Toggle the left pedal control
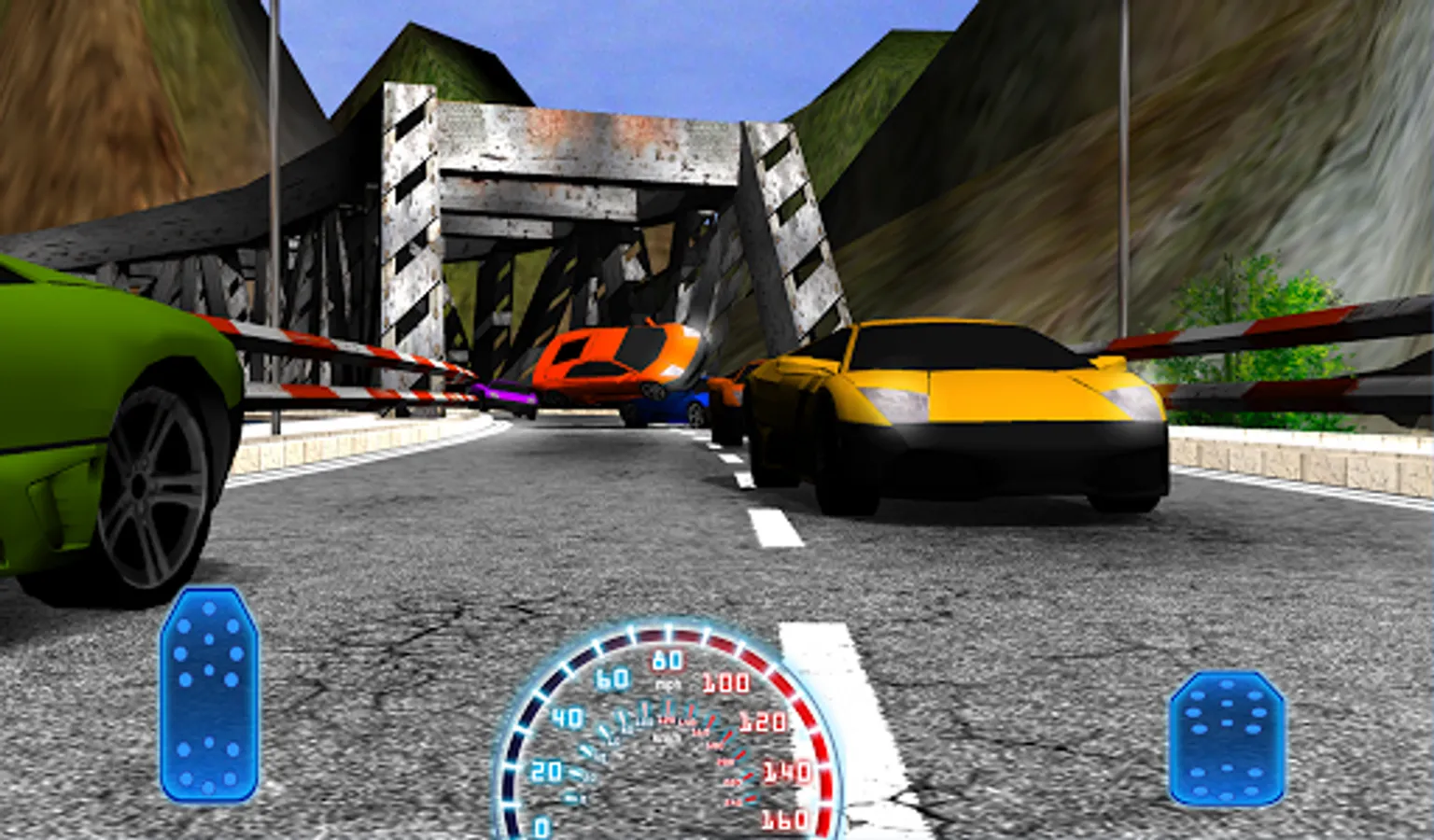Image resolution: width=1434 pixels, height=840 pixels. [x=210, y=695]
